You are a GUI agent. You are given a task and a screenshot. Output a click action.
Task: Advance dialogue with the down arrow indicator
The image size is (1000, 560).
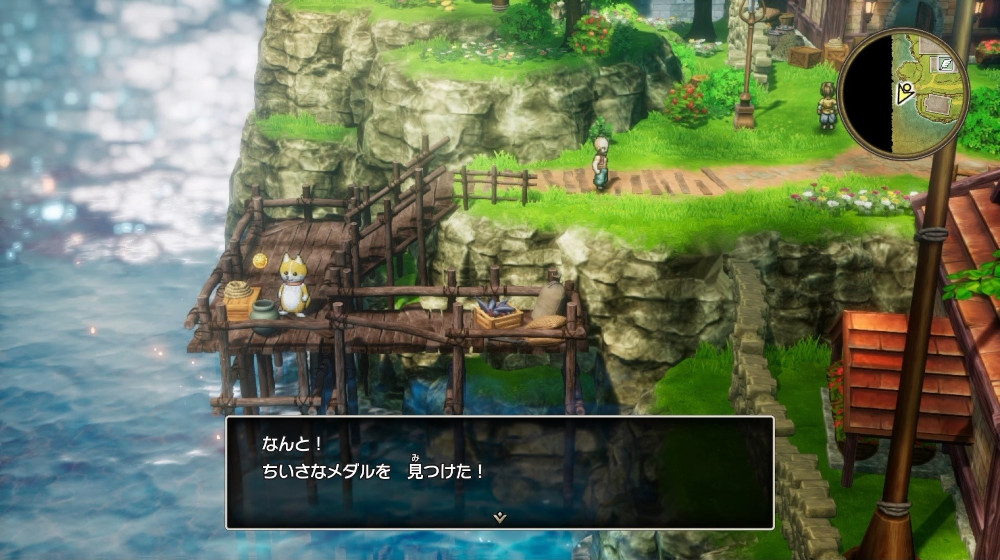tap(499, 516)
